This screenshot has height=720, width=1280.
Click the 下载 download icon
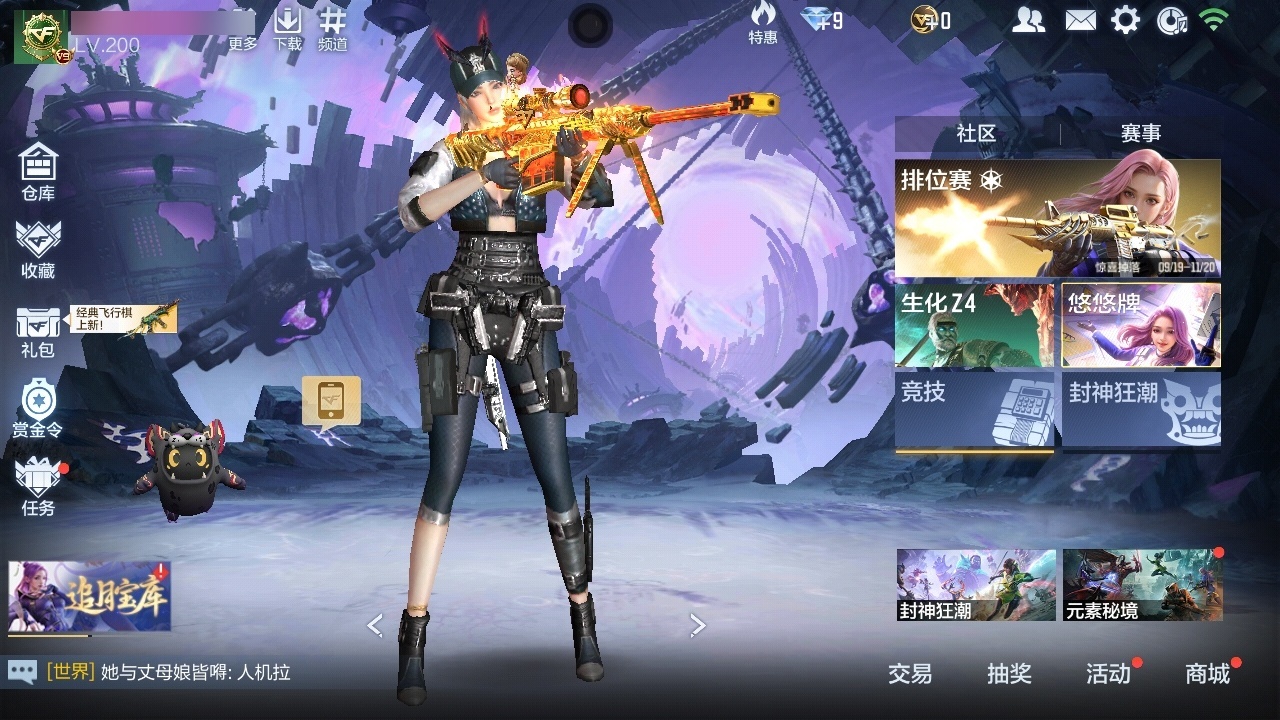[x=288, y=28]
